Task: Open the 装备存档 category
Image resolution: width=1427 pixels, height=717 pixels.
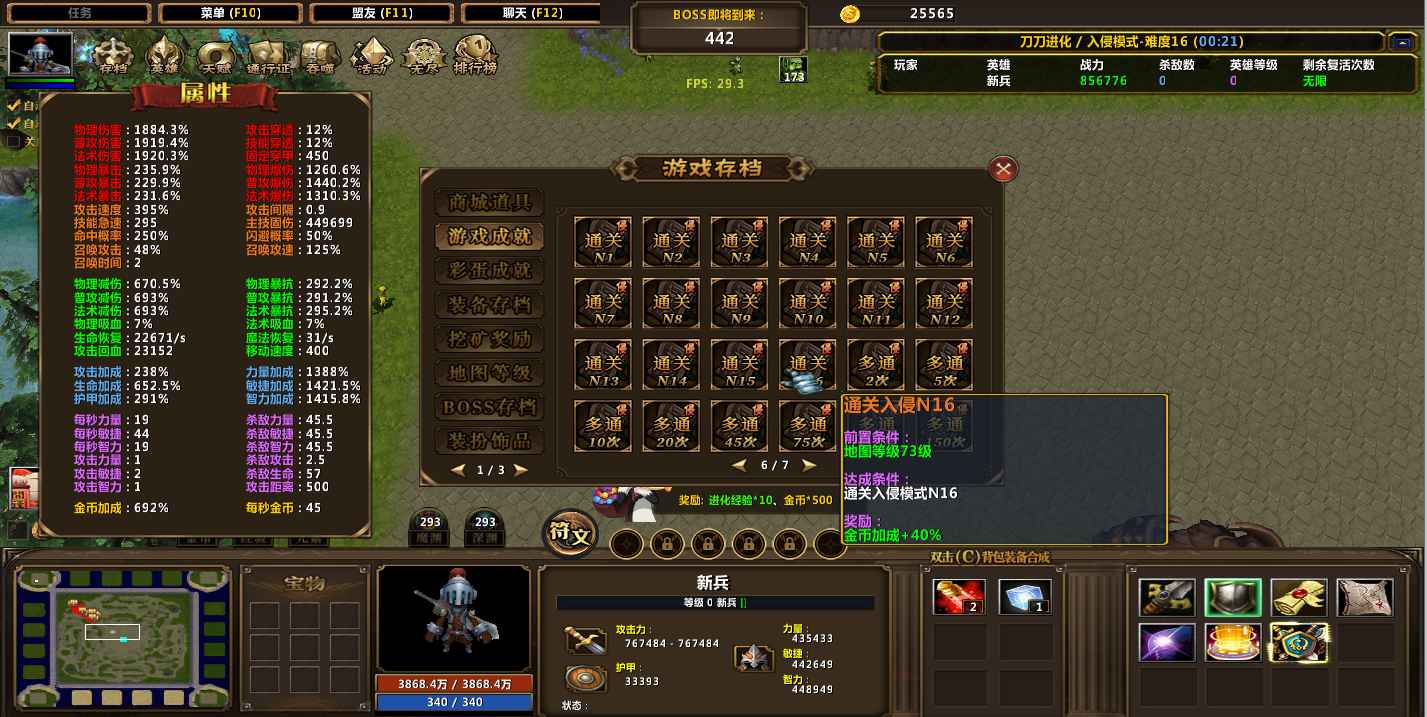Action: tap(490, 305)
